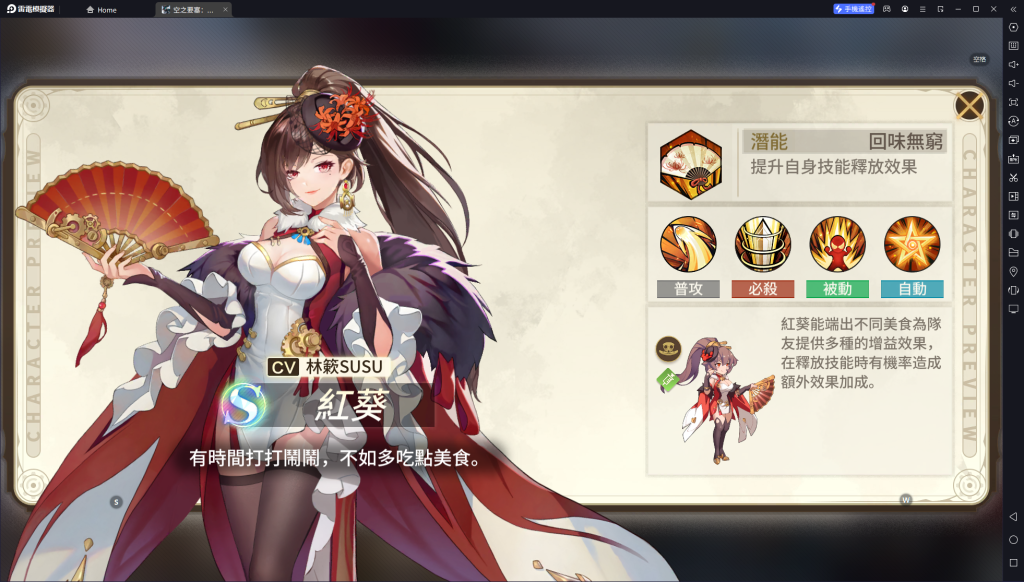The image size is (1024, 582).
Task: Switch to the emulator Home tab
Action: coord(101,9)
